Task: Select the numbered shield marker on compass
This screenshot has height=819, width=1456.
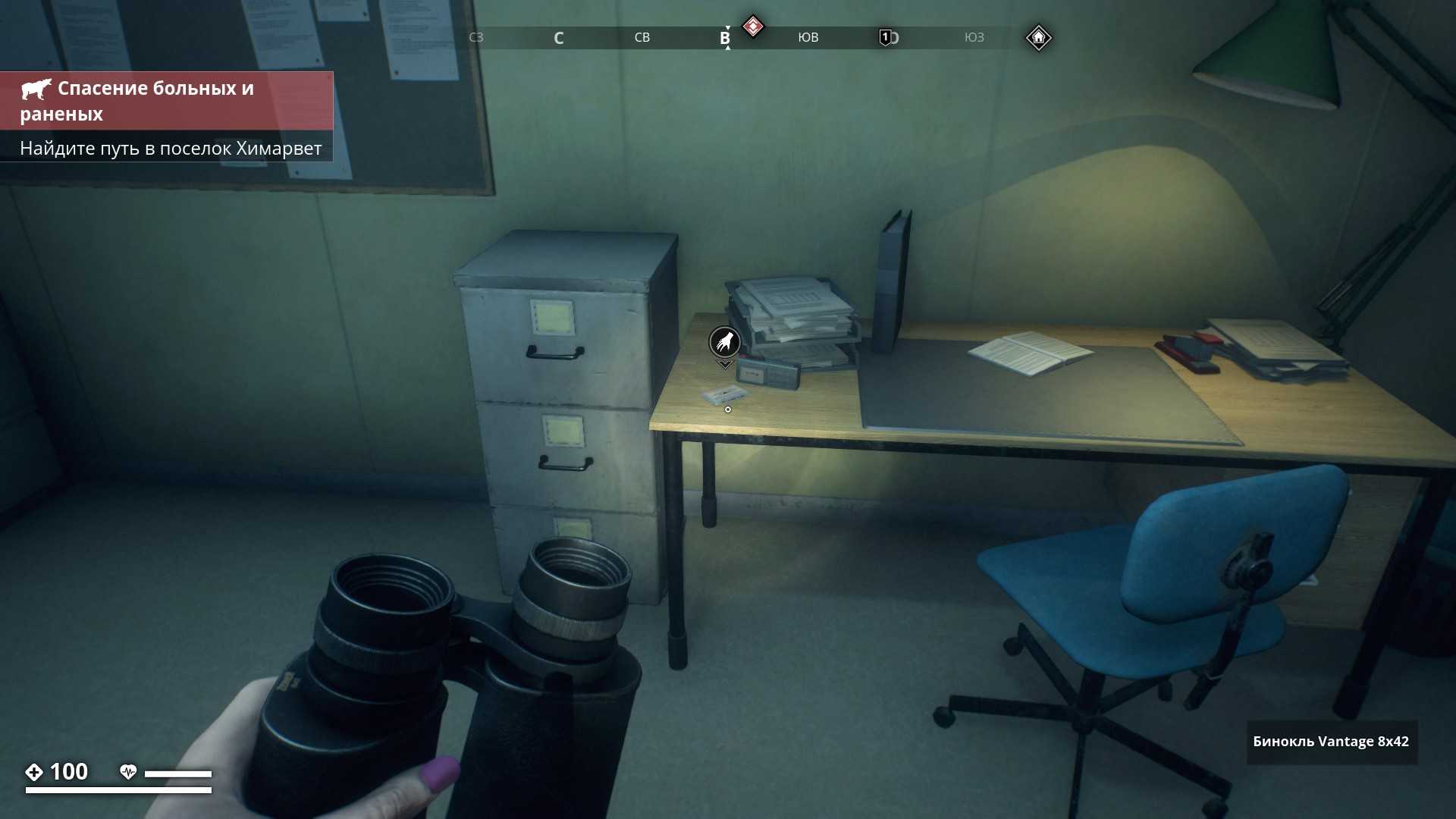Action: click(885, 37)
